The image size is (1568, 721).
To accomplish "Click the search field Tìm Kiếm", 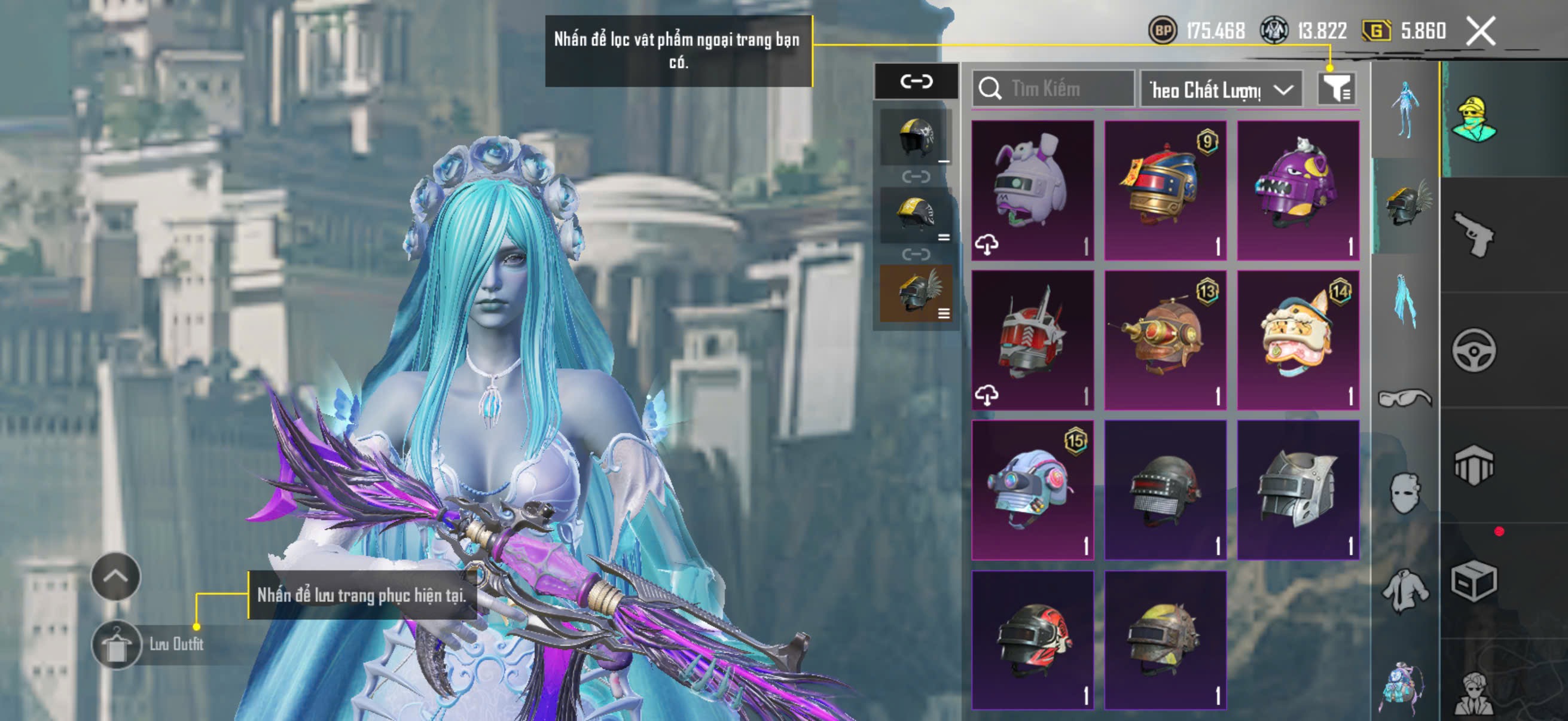I will click(x=1053, y=90).
